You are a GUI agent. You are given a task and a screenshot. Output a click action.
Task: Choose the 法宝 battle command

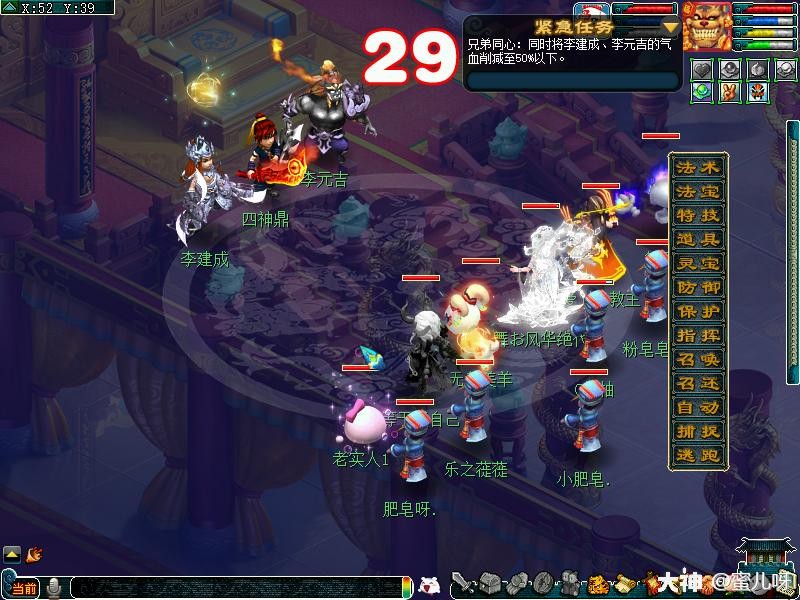(698, 191)
